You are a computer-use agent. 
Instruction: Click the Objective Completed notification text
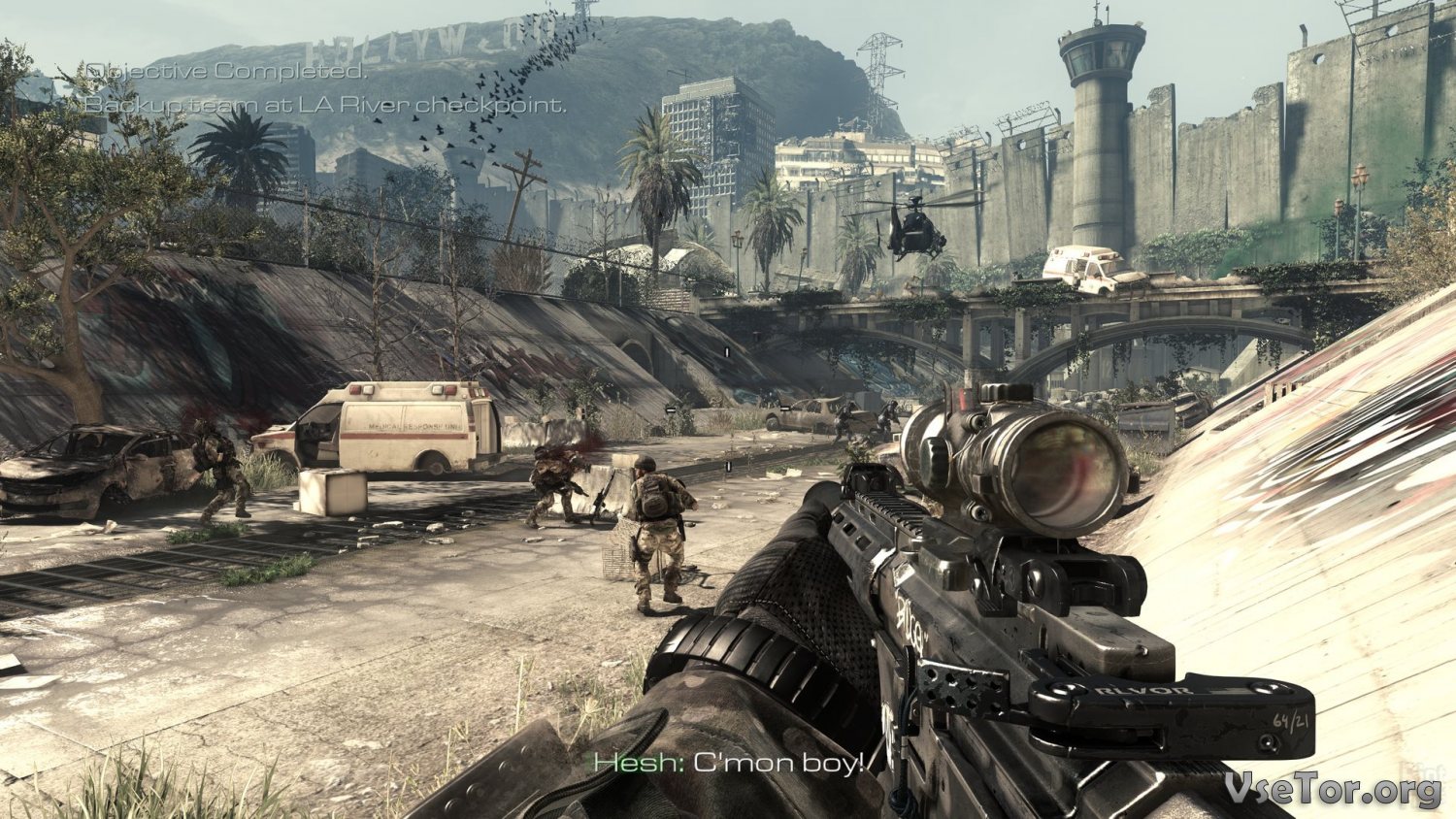227,72
